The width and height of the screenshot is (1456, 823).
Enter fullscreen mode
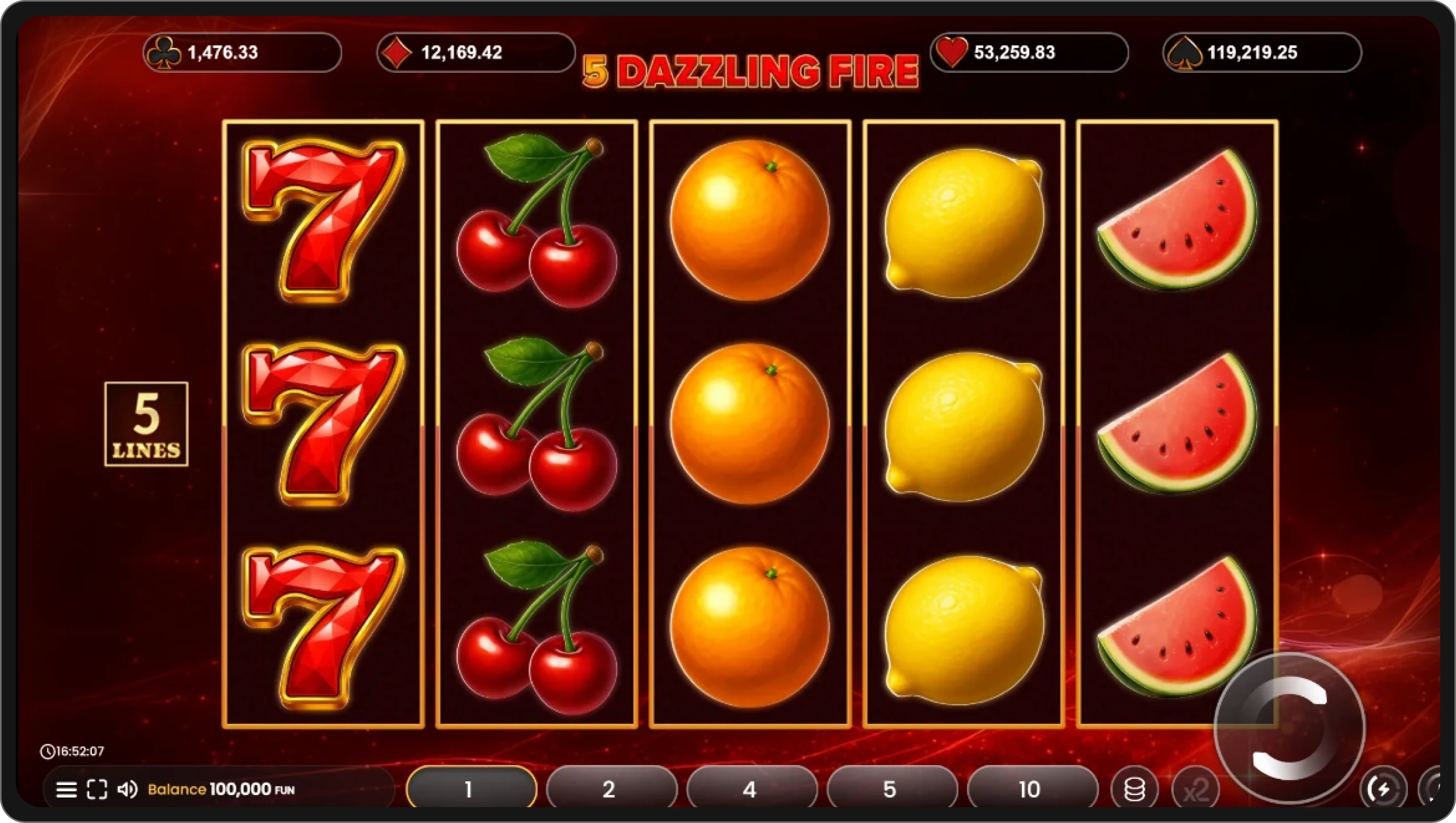point(97,789)
